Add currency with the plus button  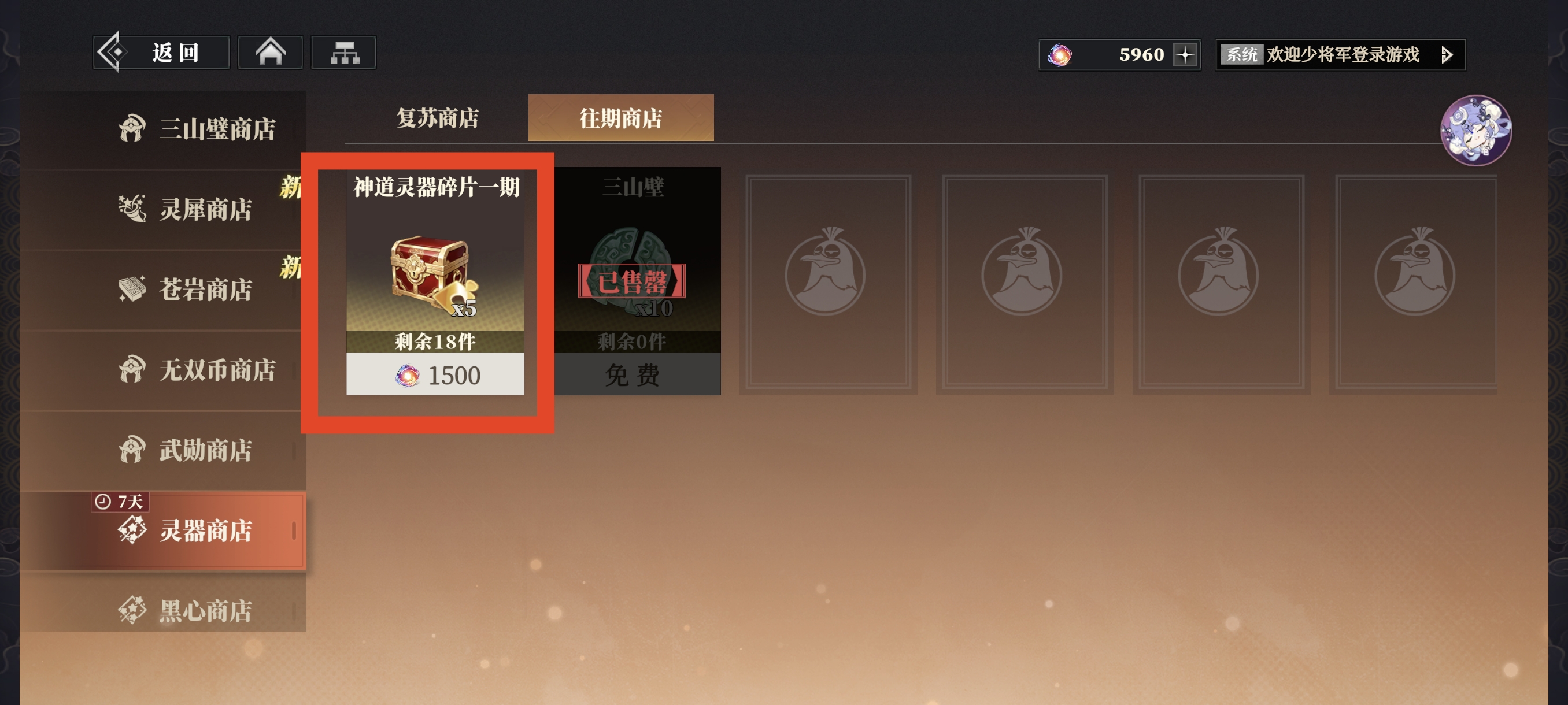click(1185, 55)
